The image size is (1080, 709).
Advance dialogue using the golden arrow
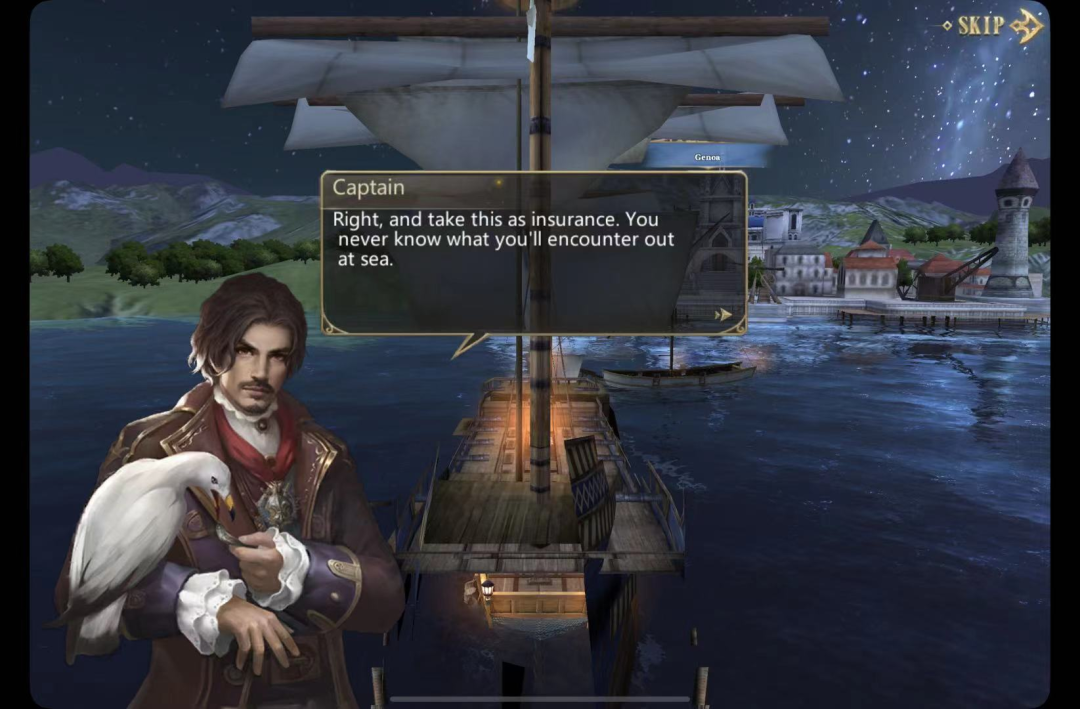point(723,315)
